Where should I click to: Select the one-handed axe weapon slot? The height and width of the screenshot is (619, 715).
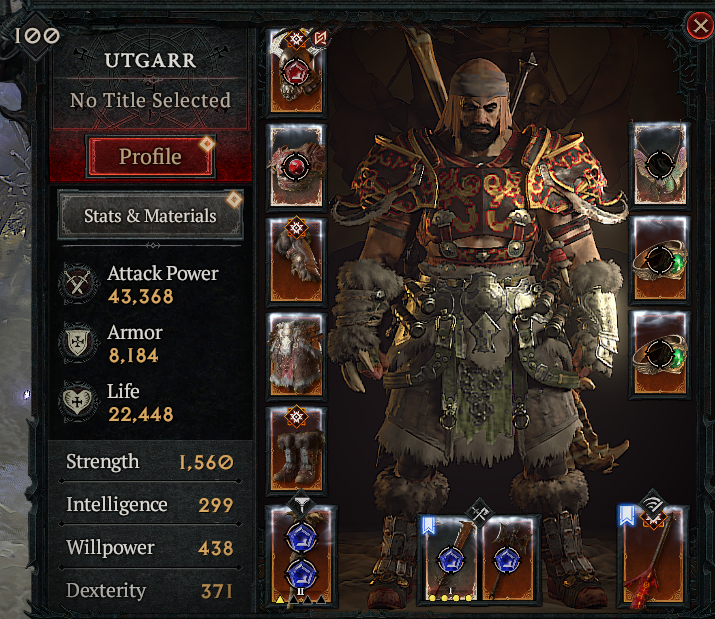tap(508, 560)
